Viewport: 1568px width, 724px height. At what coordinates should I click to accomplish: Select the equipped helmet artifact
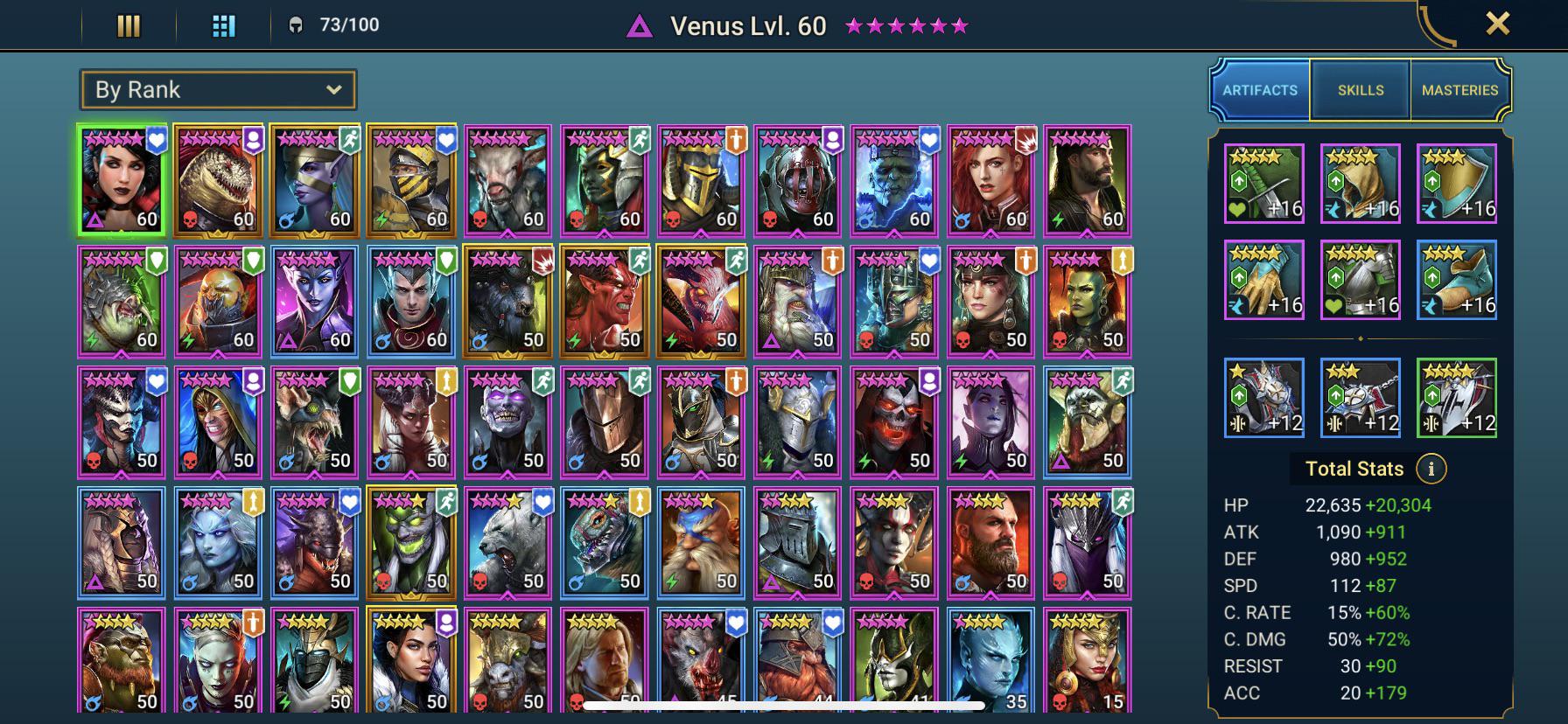pyautogui.click(x=1360, y=183)
